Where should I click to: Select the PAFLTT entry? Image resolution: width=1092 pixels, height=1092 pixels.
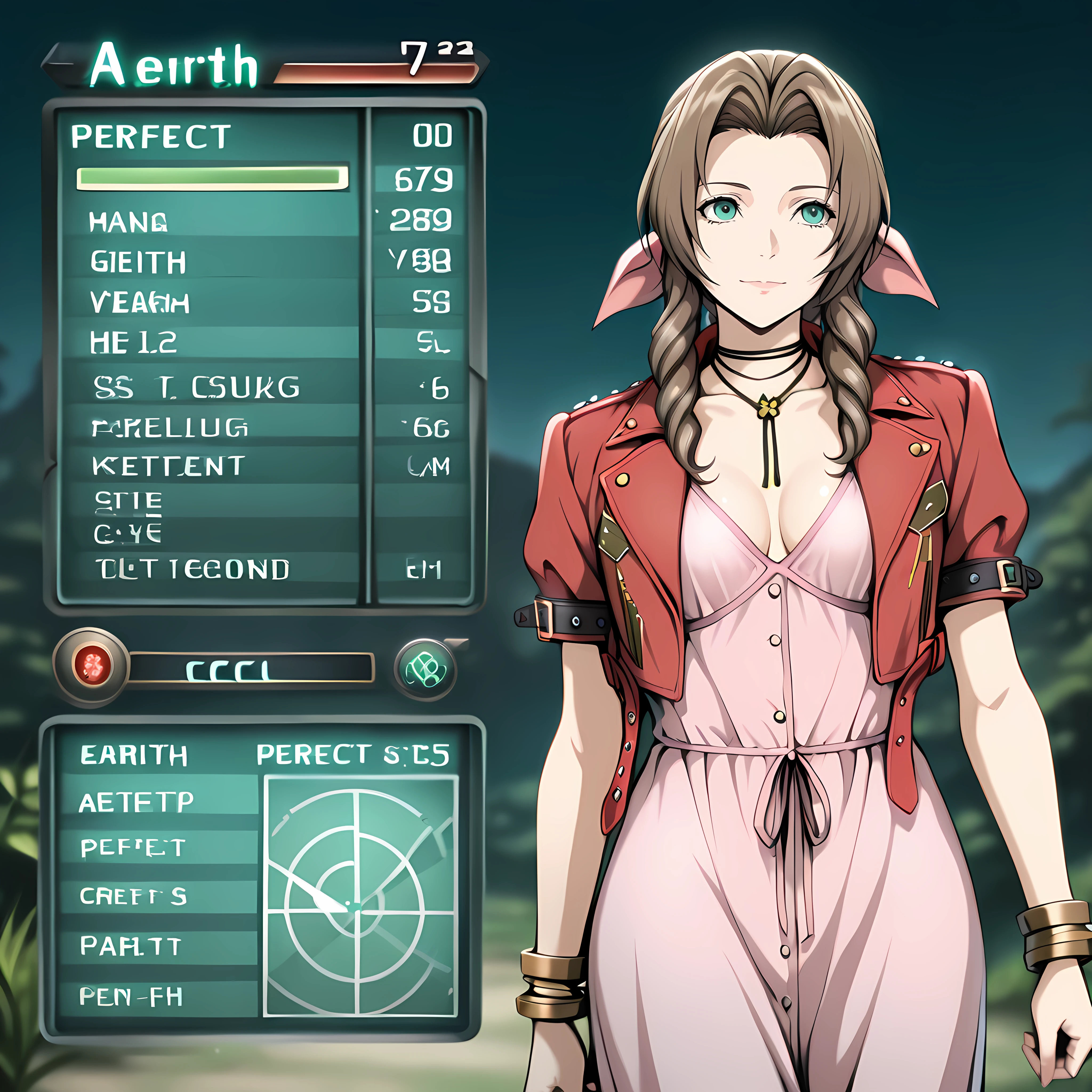click(x=131, y=946)
